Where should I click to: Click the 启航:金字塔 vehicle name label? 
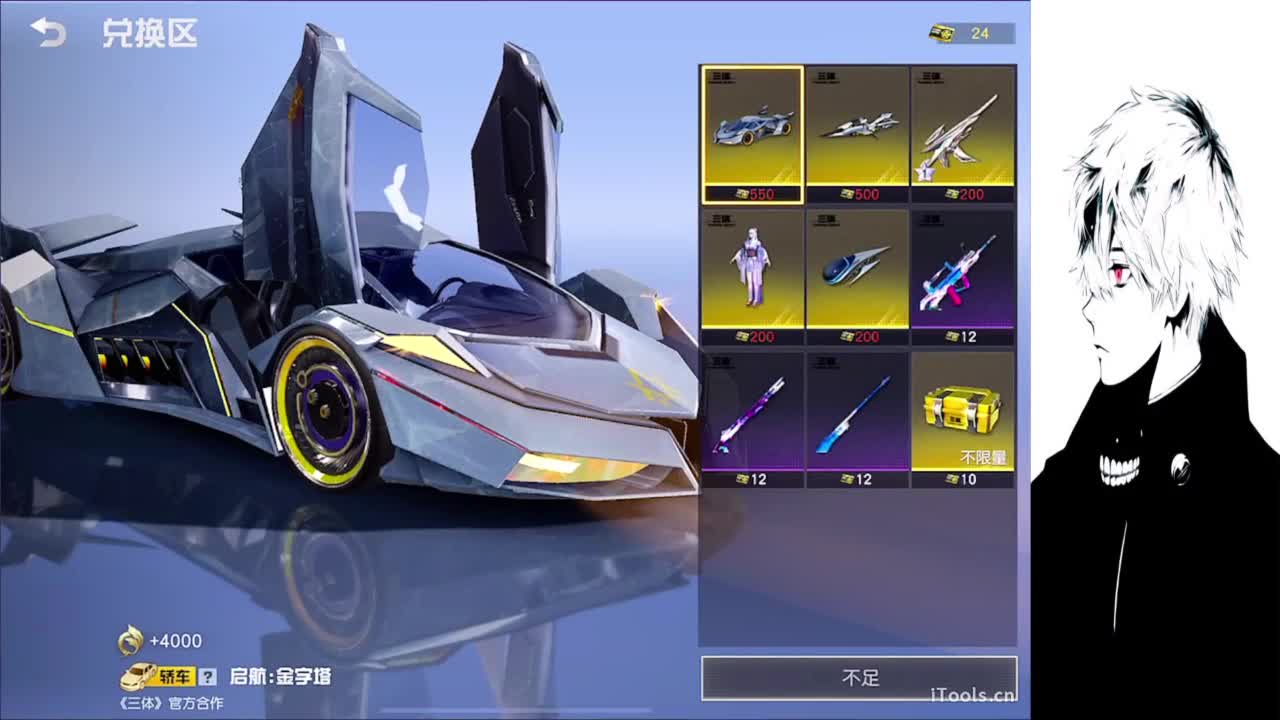[283, 676]
